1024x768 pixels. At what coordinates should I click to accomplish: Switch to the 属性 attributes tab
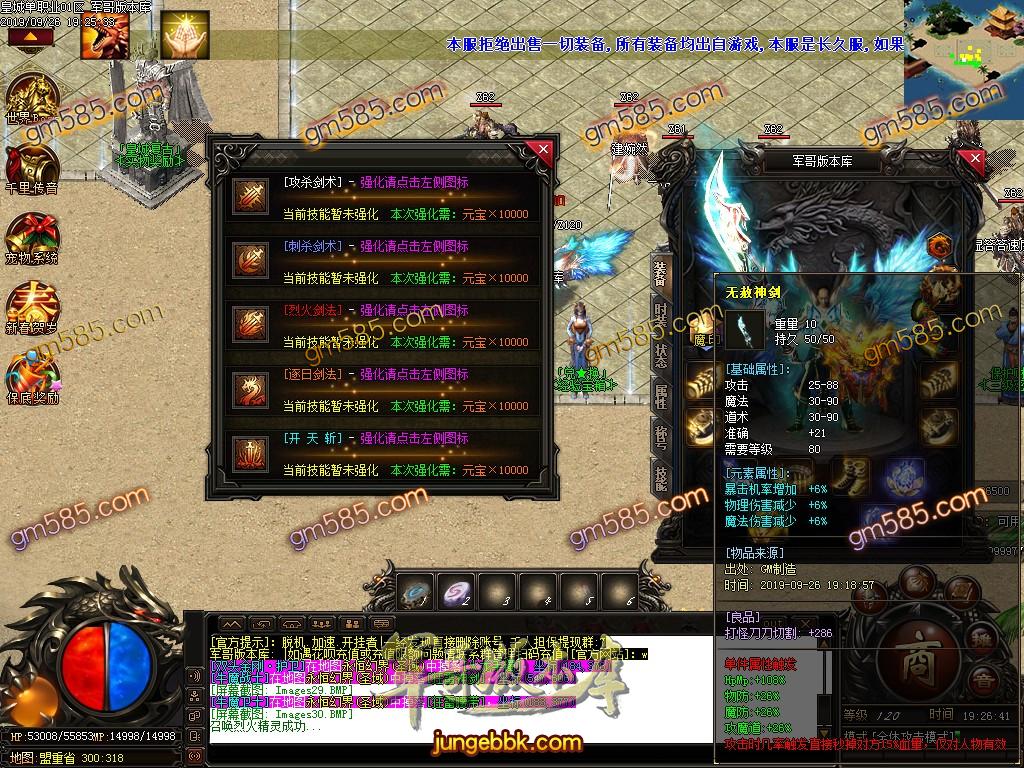(x=660, y=397)
